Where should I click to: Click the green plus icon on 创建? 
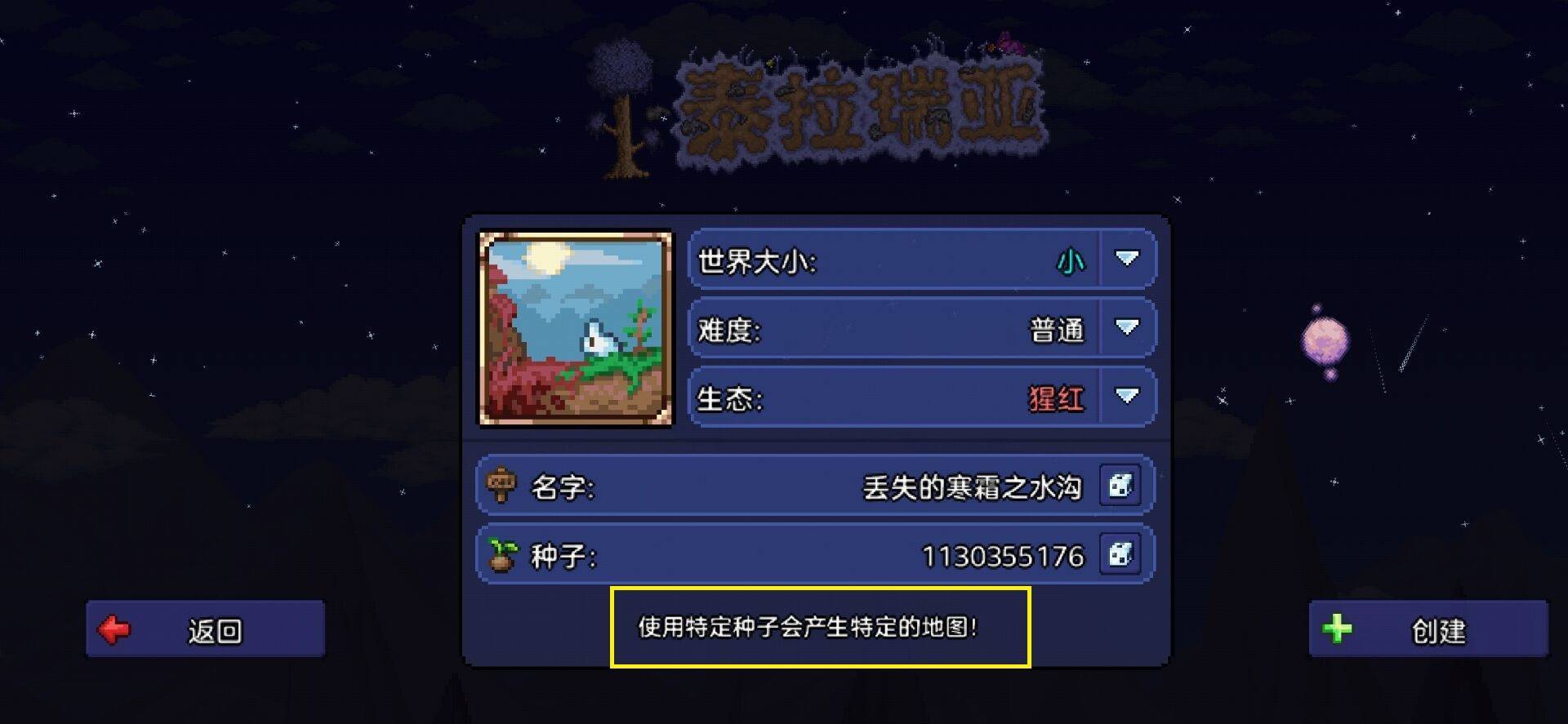[x=1337, y=630]
